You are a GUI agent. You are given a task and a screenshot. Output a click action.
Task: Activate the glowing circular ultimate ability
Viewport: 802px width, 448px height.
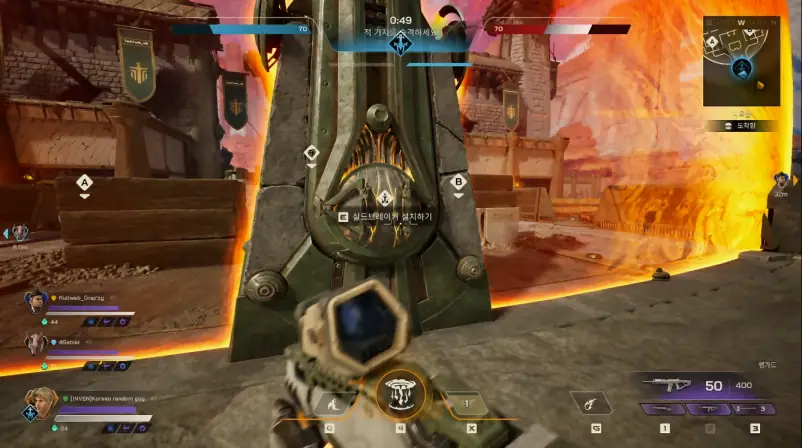(400, 396)
